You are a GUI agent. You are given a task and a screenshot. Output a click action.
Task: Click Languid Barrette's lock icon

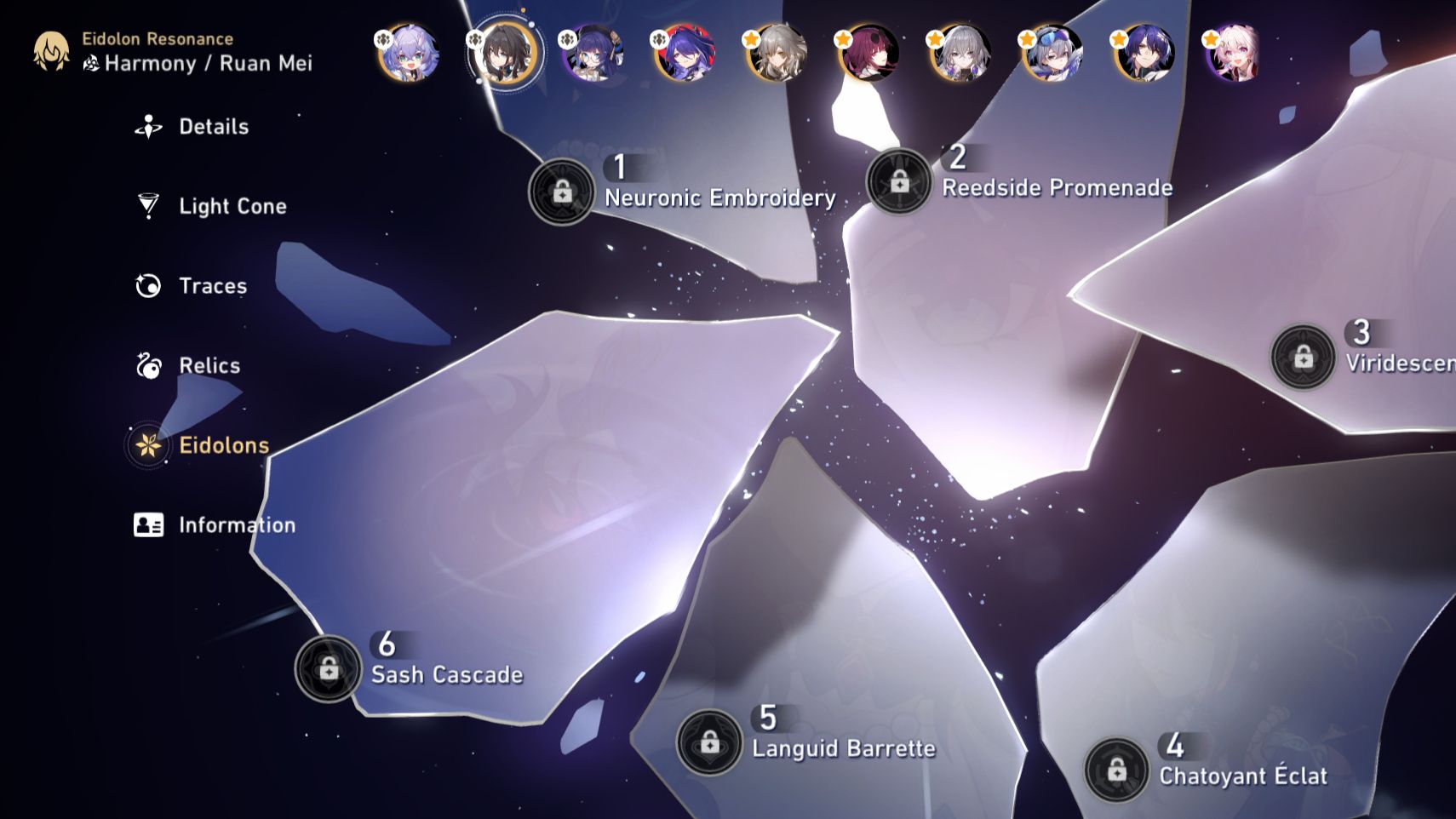click(x=709, y=740)
